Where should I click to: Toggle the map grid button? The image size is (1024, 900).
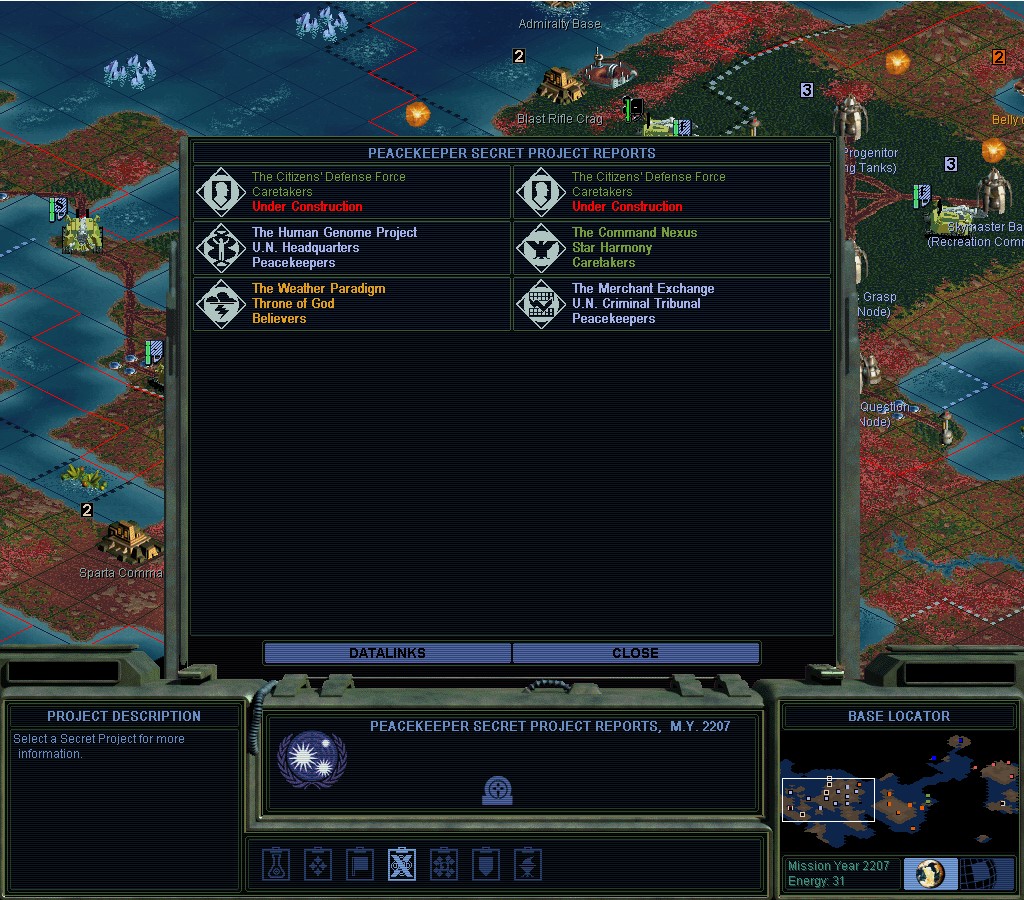pos(986,873)
